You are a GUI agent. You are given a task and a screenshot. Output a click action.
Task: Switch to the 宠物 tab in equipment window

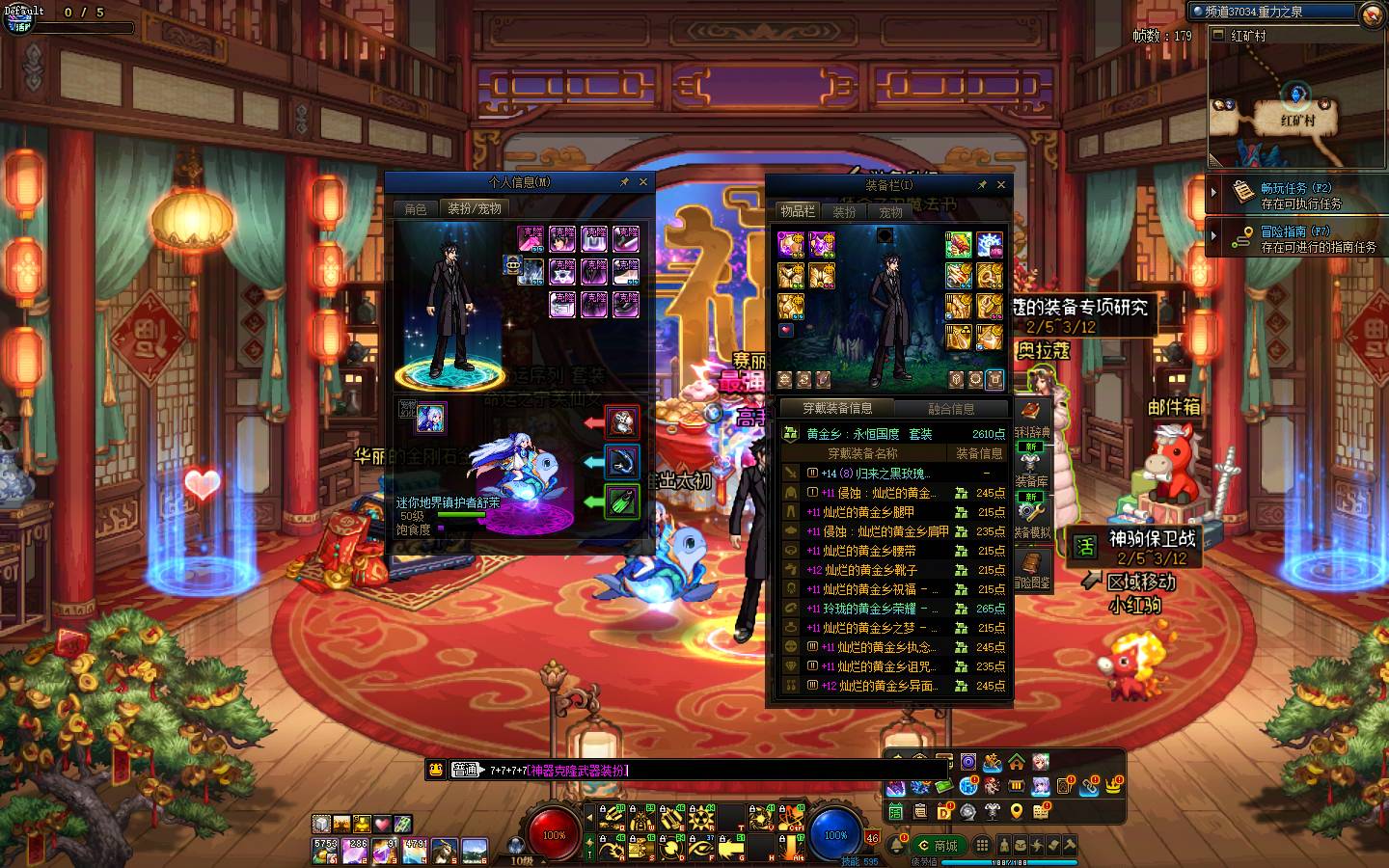[890, 211]
